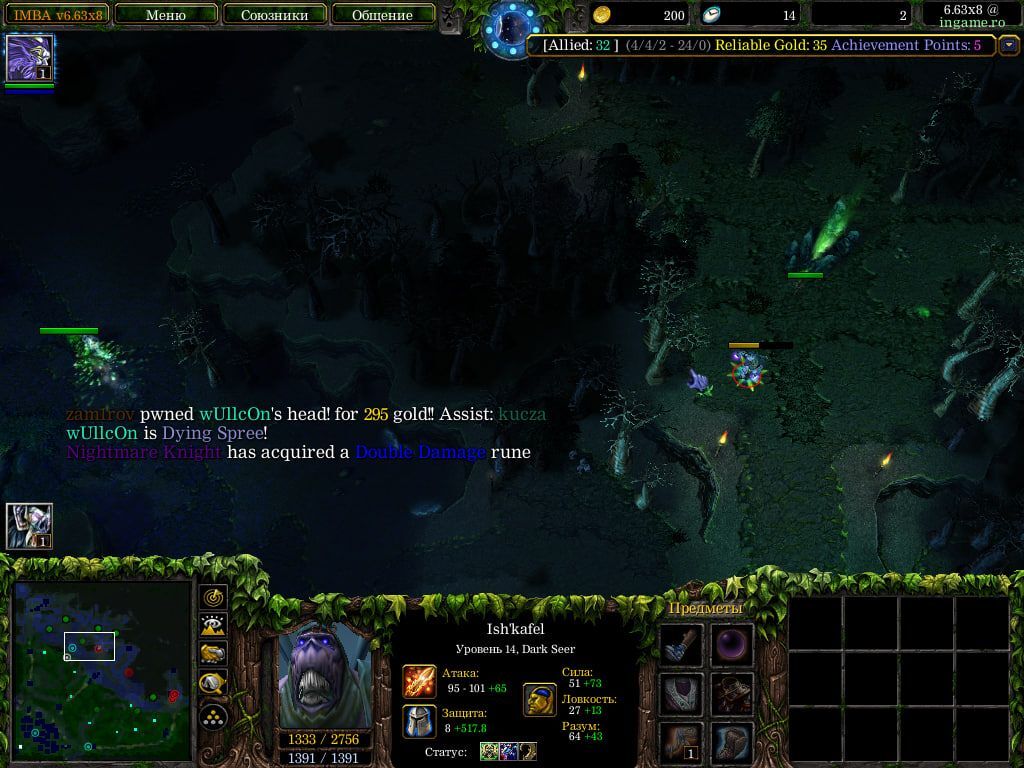Toggle minimap ally color mode button
The width and height of the screenshot is (1024, 768).
click(214, 655)
